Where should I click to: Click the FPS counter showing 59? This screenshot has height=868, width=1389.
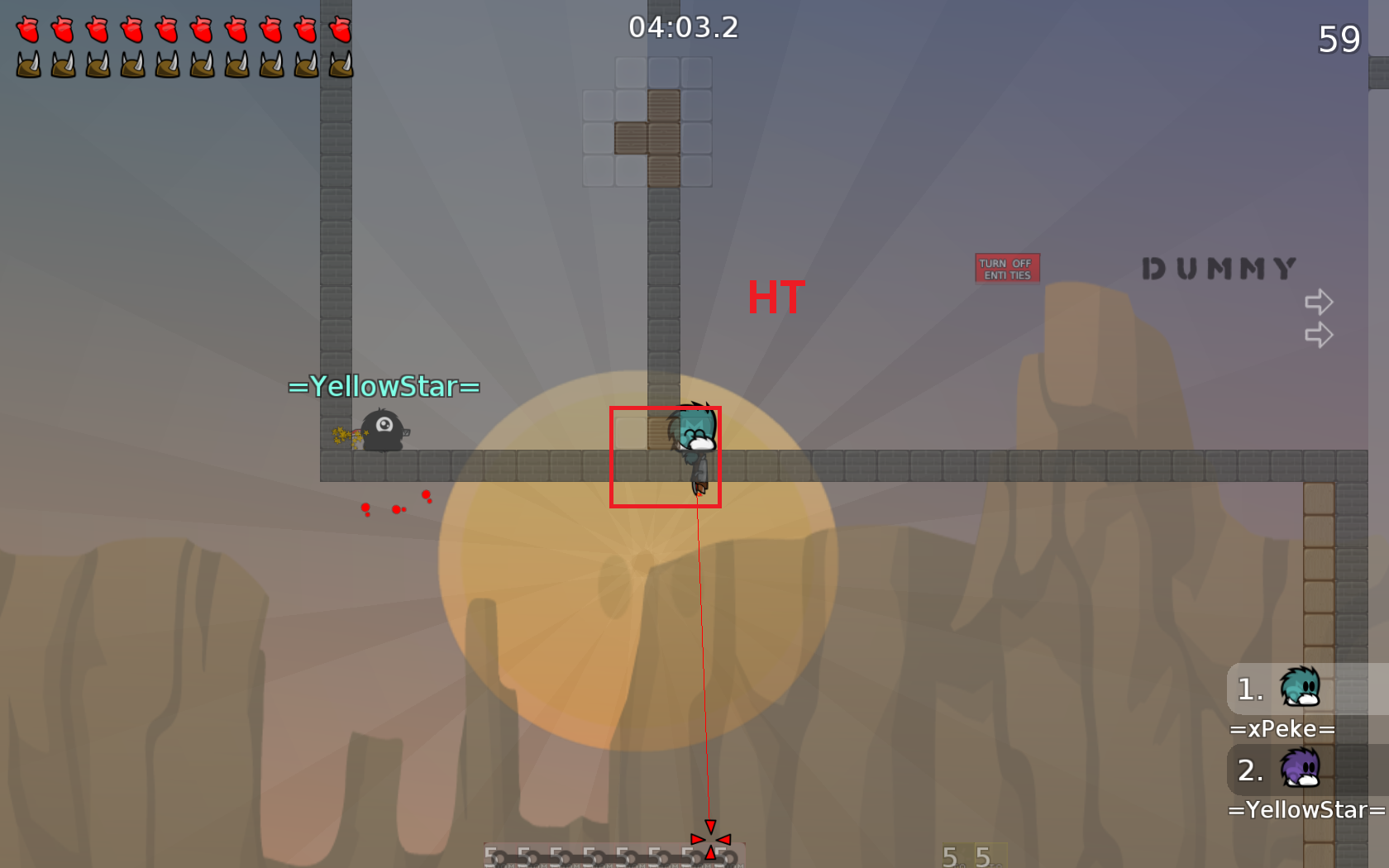pyautogui.click(x=1341, y=38)
